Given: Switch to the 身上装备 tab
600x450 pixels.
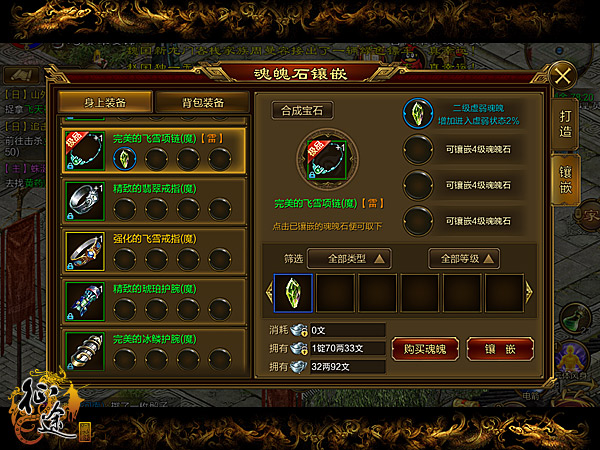Looking at the screenshot, I should [106, 102].
